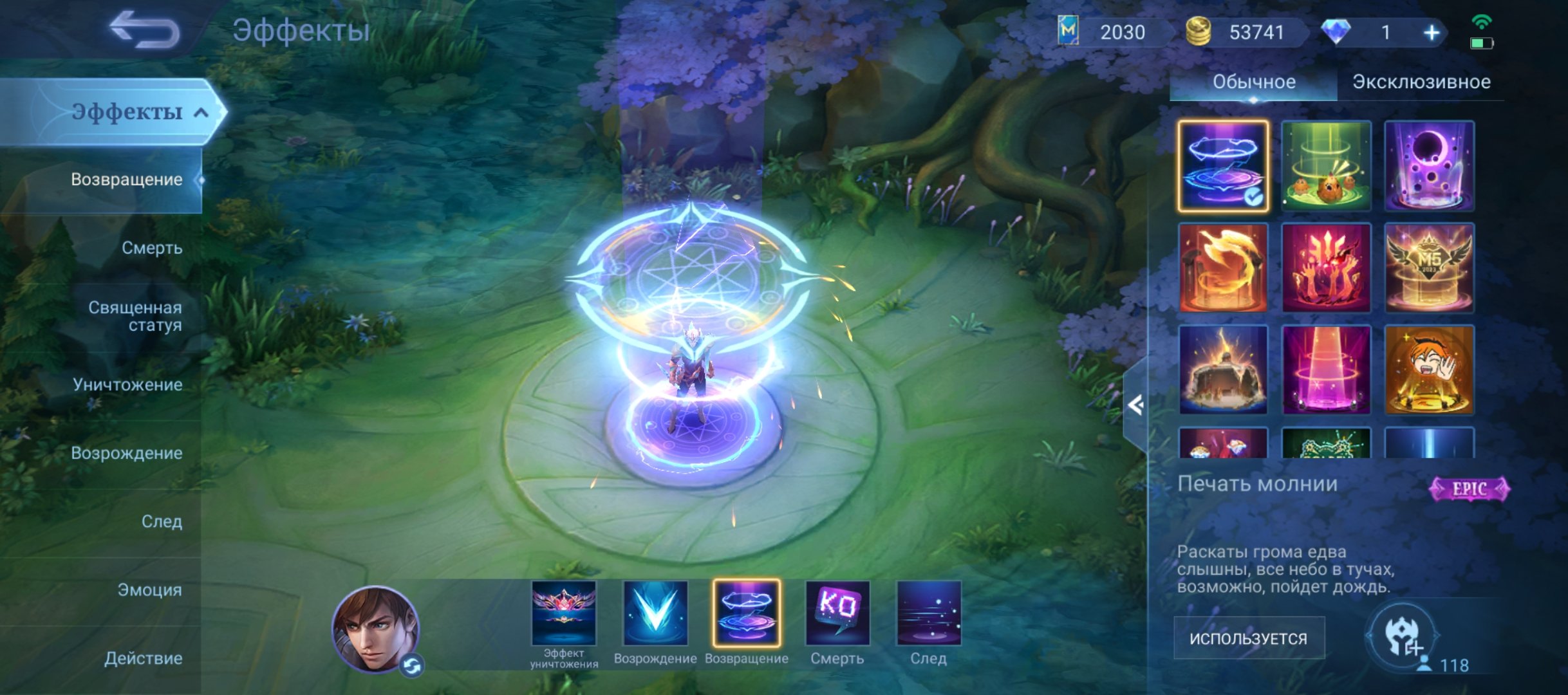Open the Смерть category in sidebar

point(153,246)
